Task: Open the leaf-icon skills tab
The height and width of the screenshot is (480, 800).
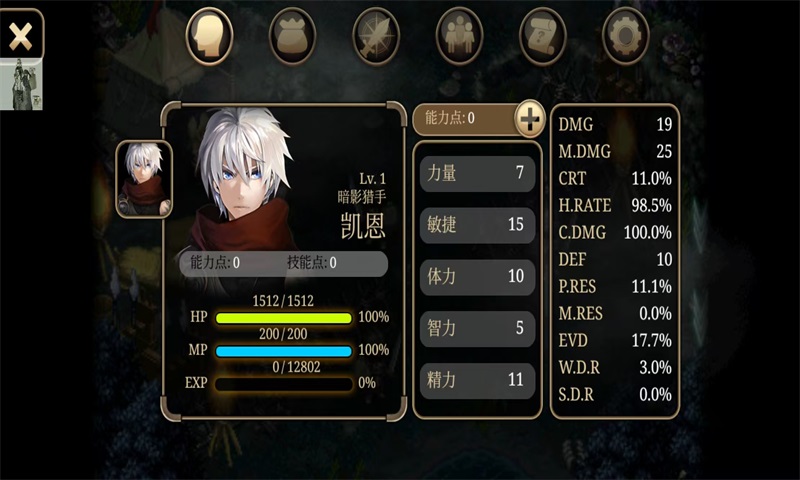Action: click(376, 36)
